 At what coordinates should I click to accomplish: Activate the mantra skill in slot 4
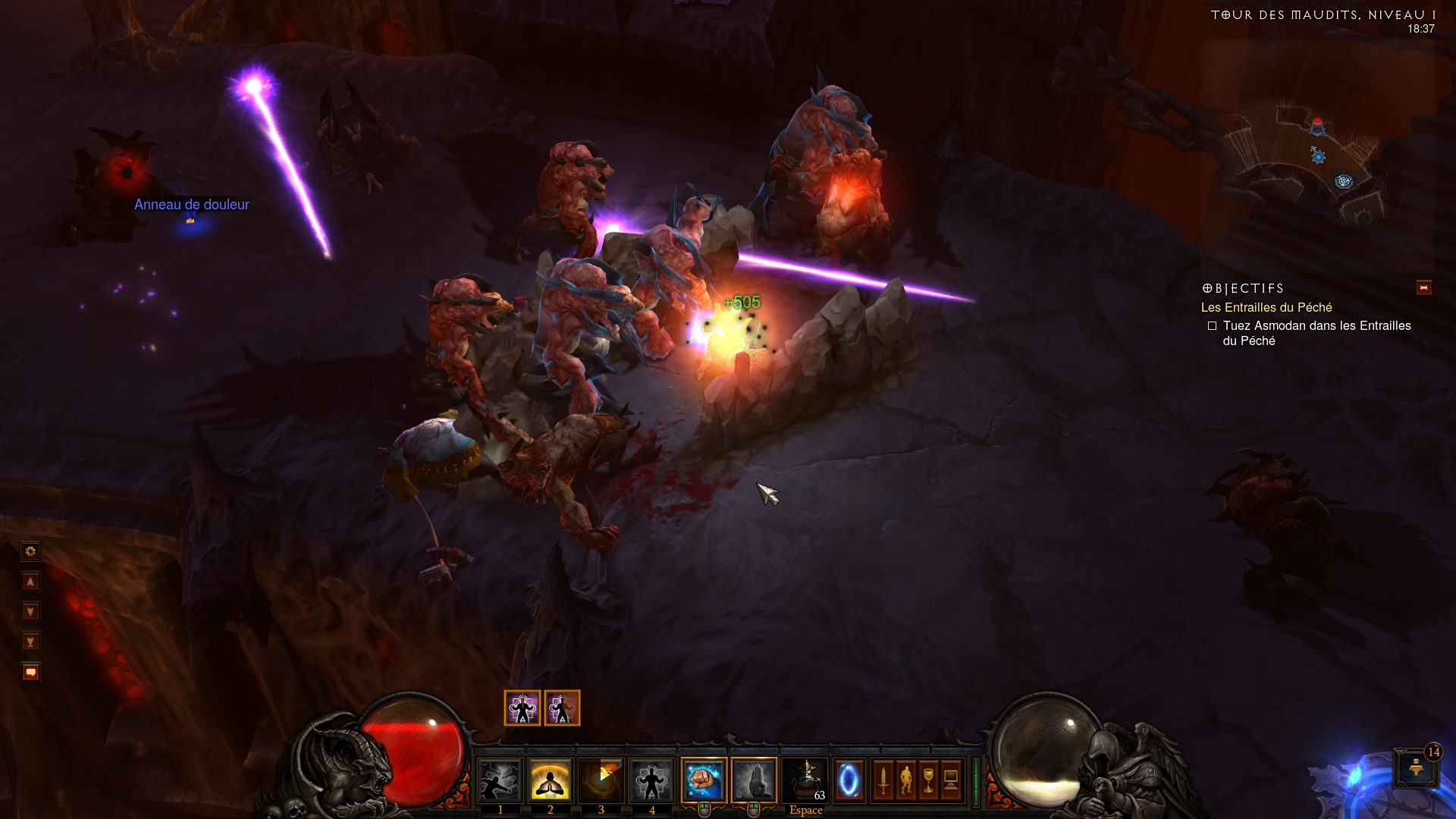point(651,780)
